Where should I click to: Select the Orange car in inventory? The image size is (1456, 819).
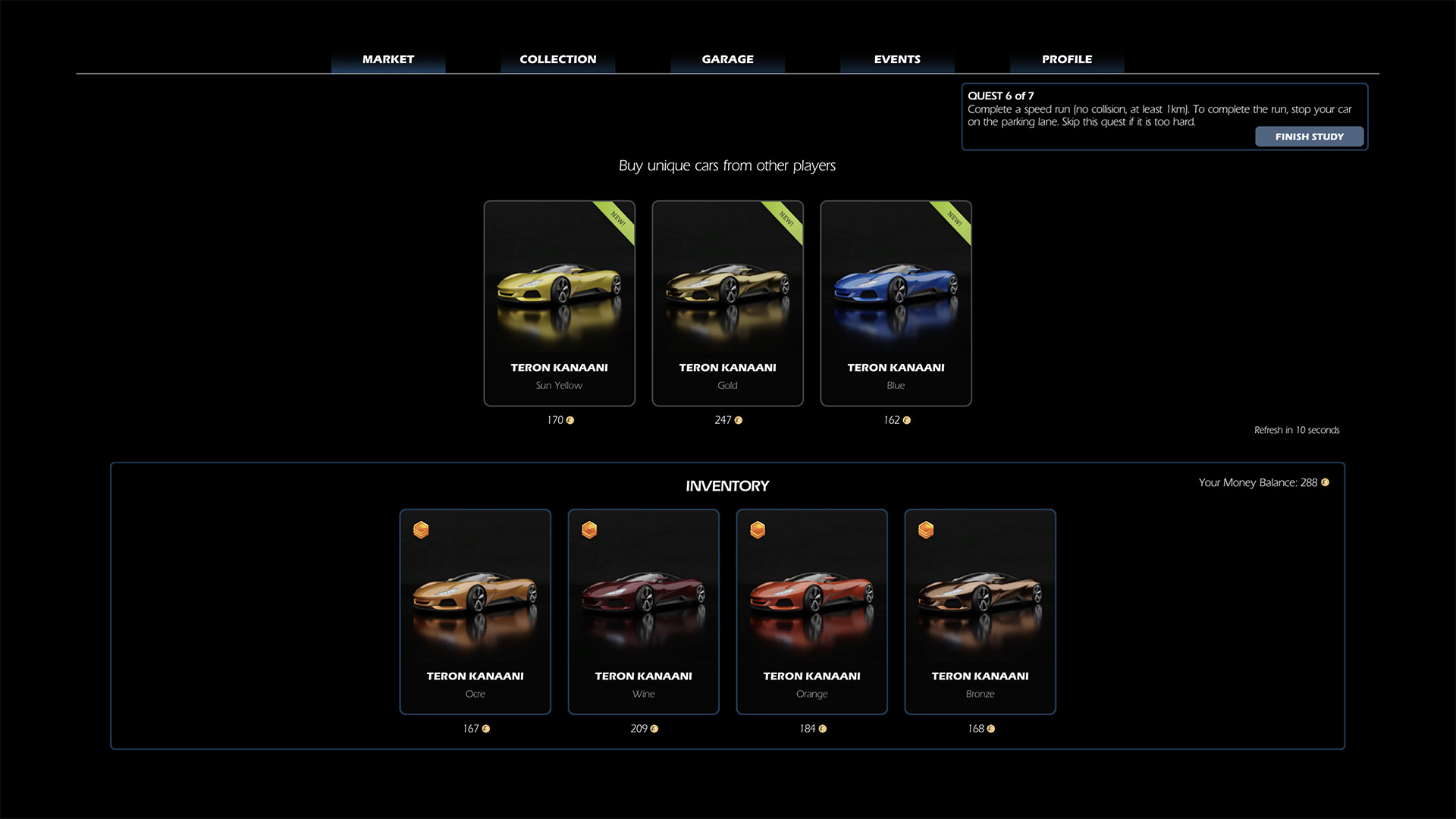[812, 611]
